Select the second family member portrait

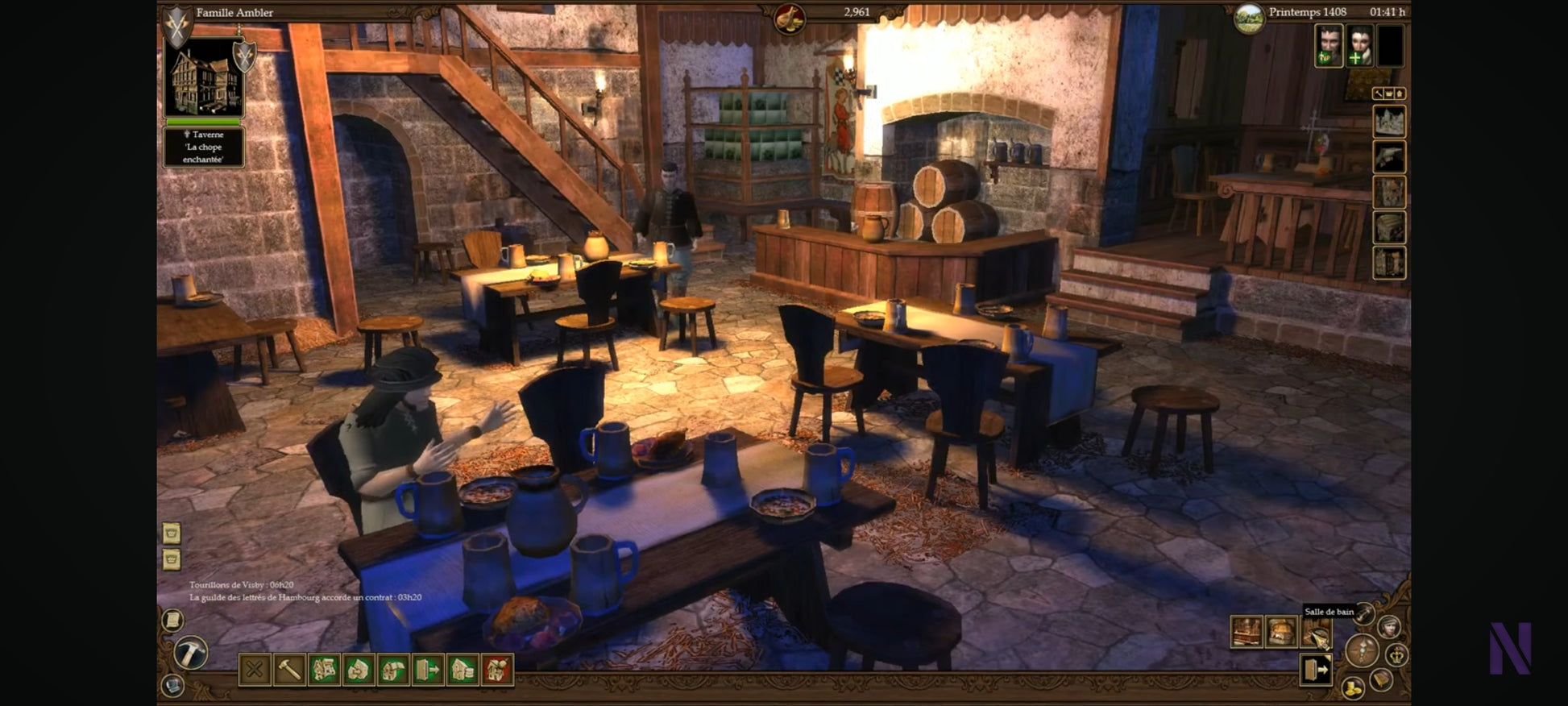(x=1359, y=46)
